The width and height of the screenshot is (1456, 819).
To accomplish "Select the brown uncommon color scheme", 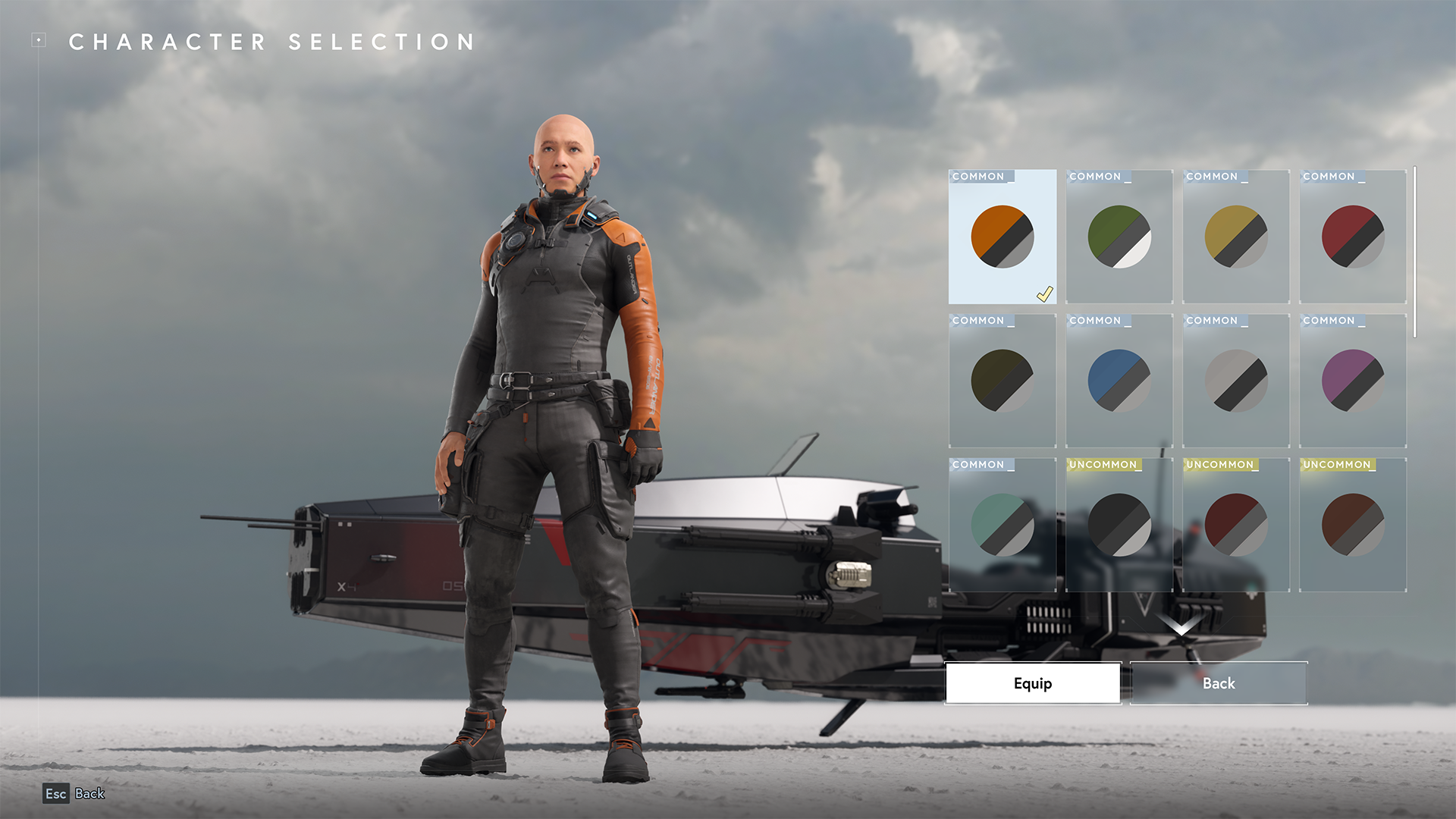I will click(1352, 523).
